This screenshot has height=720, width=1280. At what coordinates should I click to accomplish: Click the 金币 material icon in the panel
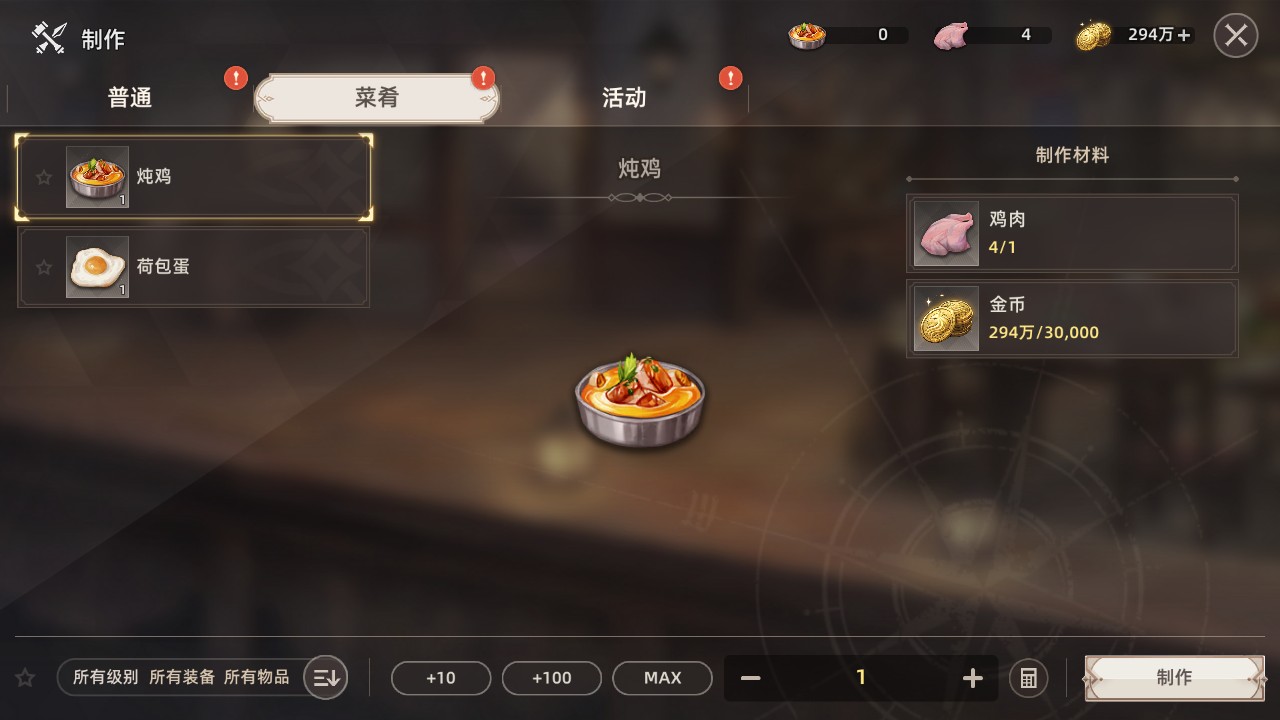click(944, 319)
